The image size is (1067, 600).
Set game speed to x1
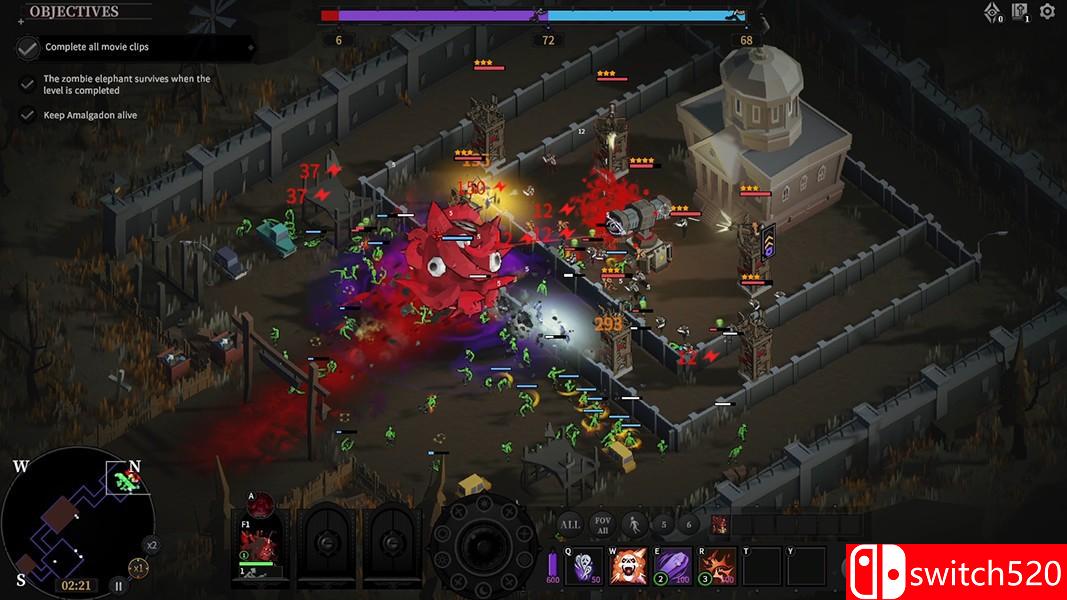point(140,568)
